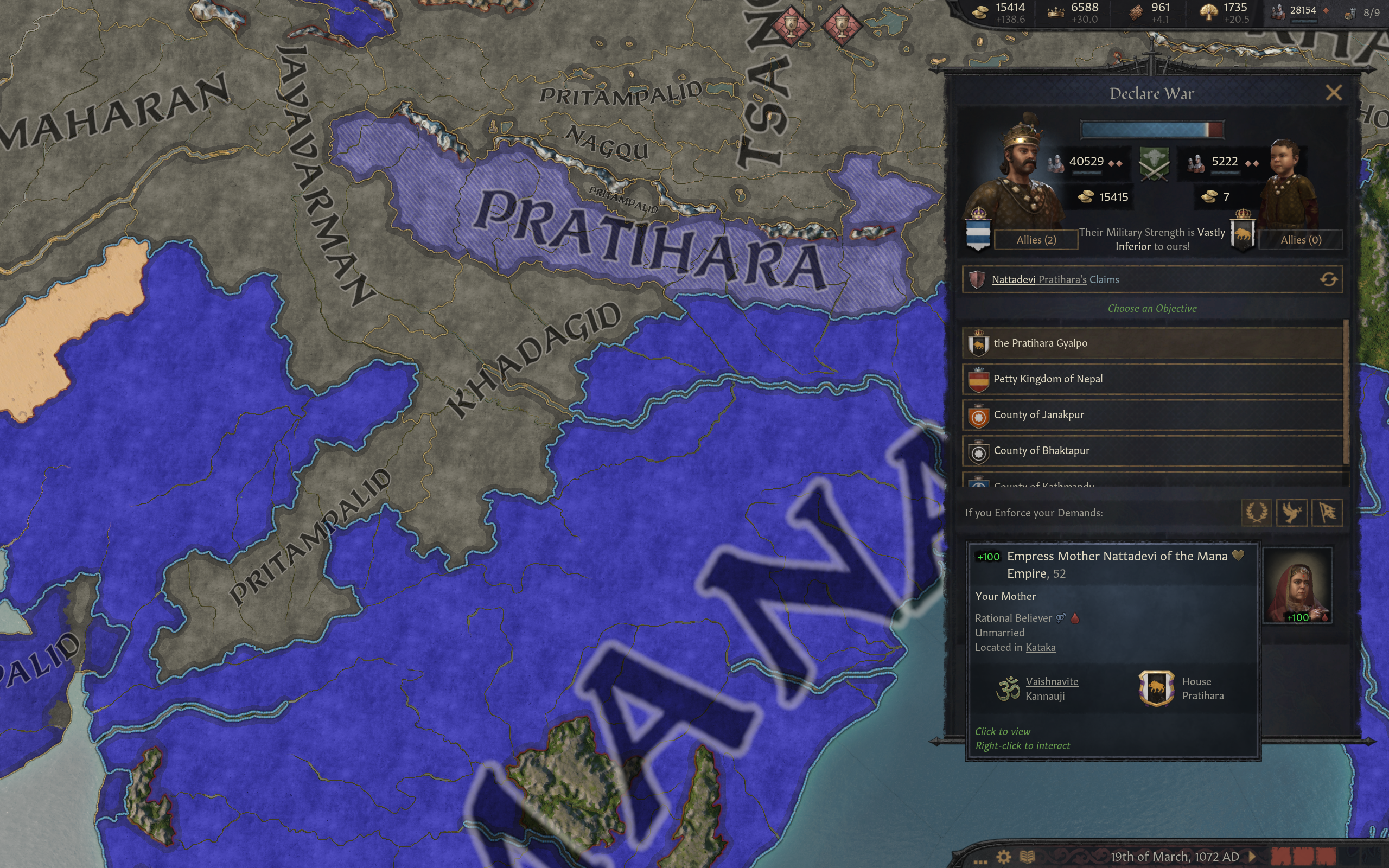Select County of Bhaktapur objective
Image resolution: width=1389 pixels, height=868 pixels.
pos(1152,451)
